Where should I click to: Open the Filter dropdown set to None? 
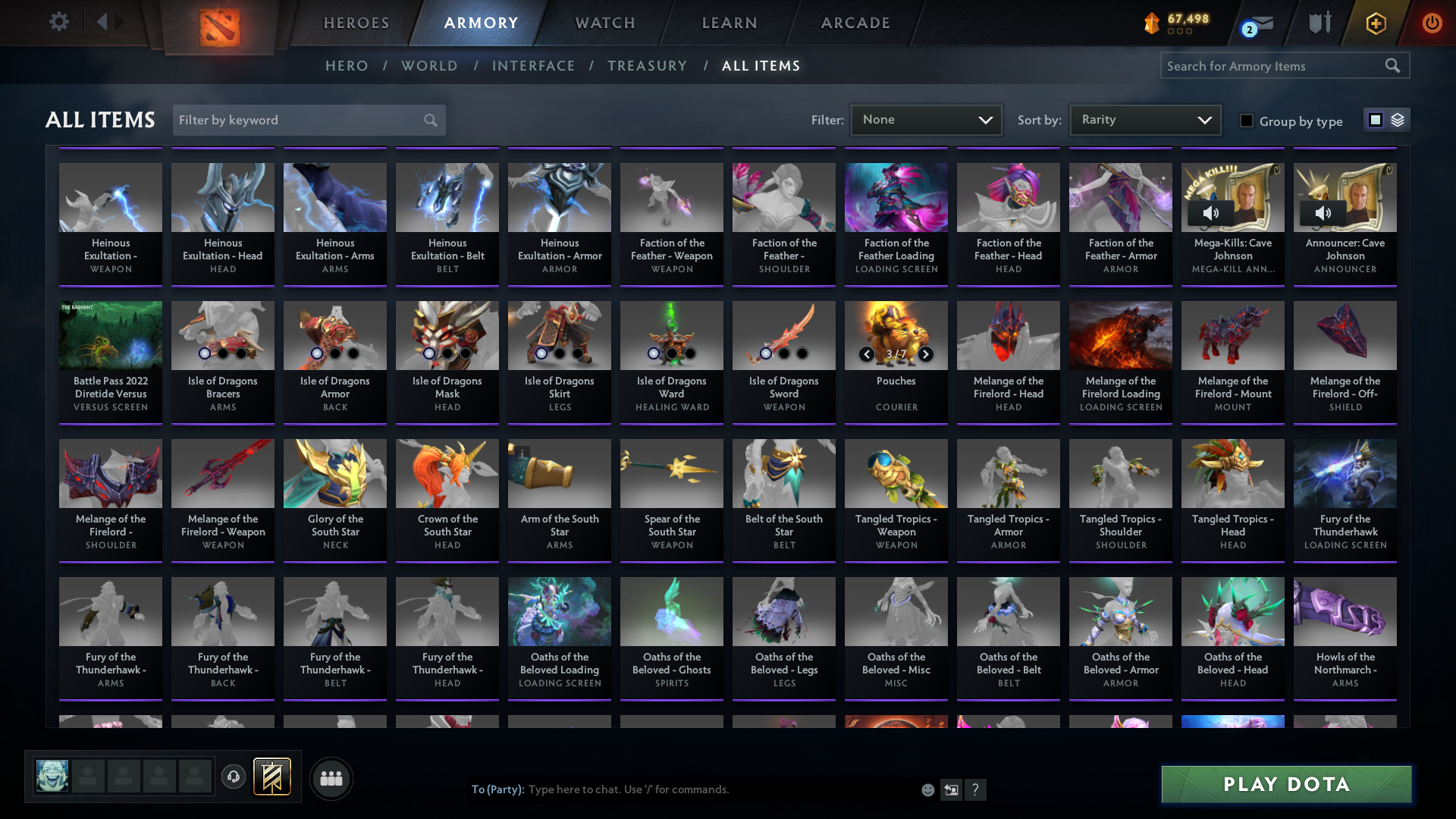coord(925,120)
